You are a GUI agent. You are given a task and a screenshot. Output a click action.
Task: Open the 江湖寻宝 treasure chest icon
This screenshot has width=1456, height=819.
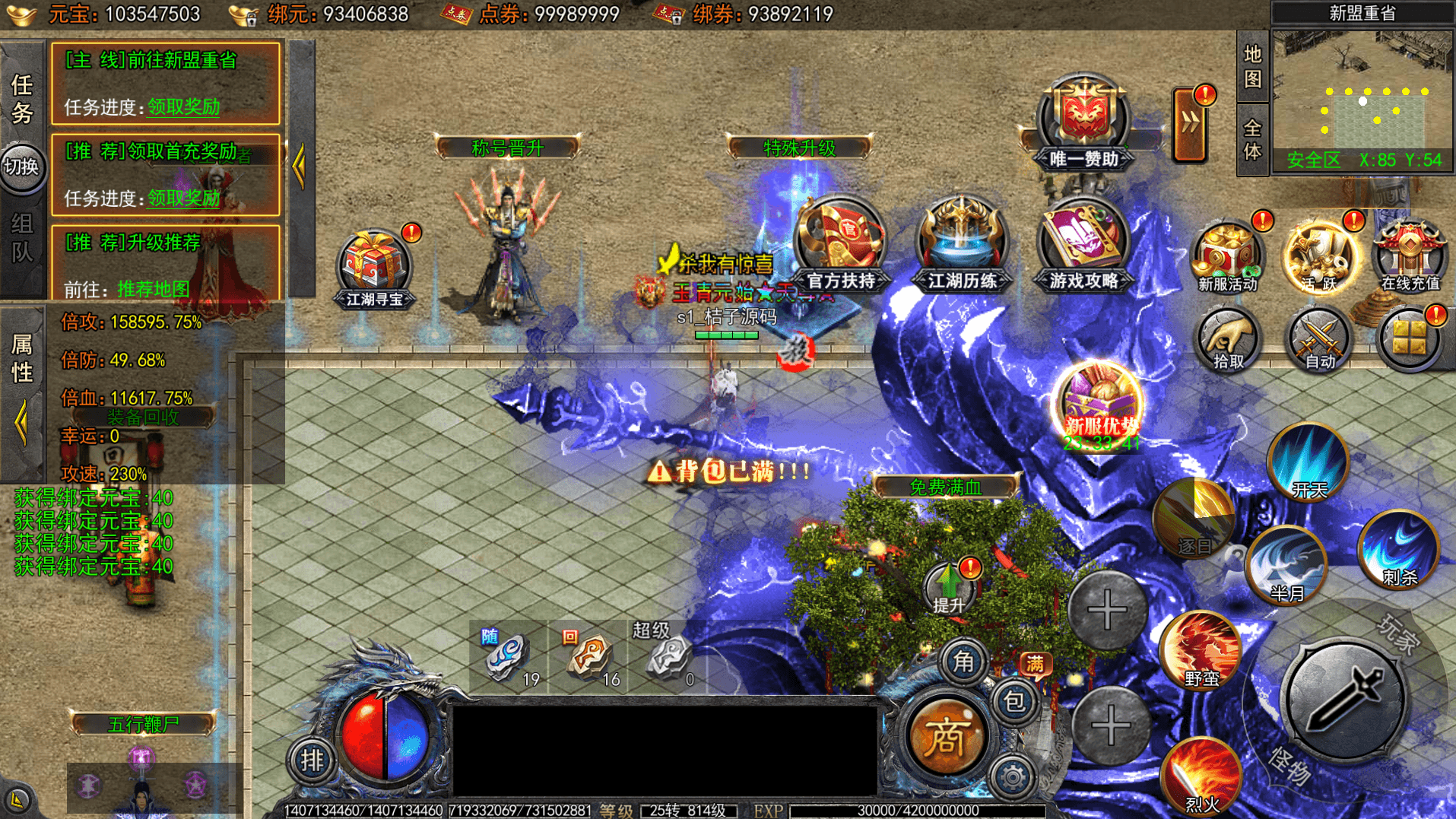click(374, 266)
